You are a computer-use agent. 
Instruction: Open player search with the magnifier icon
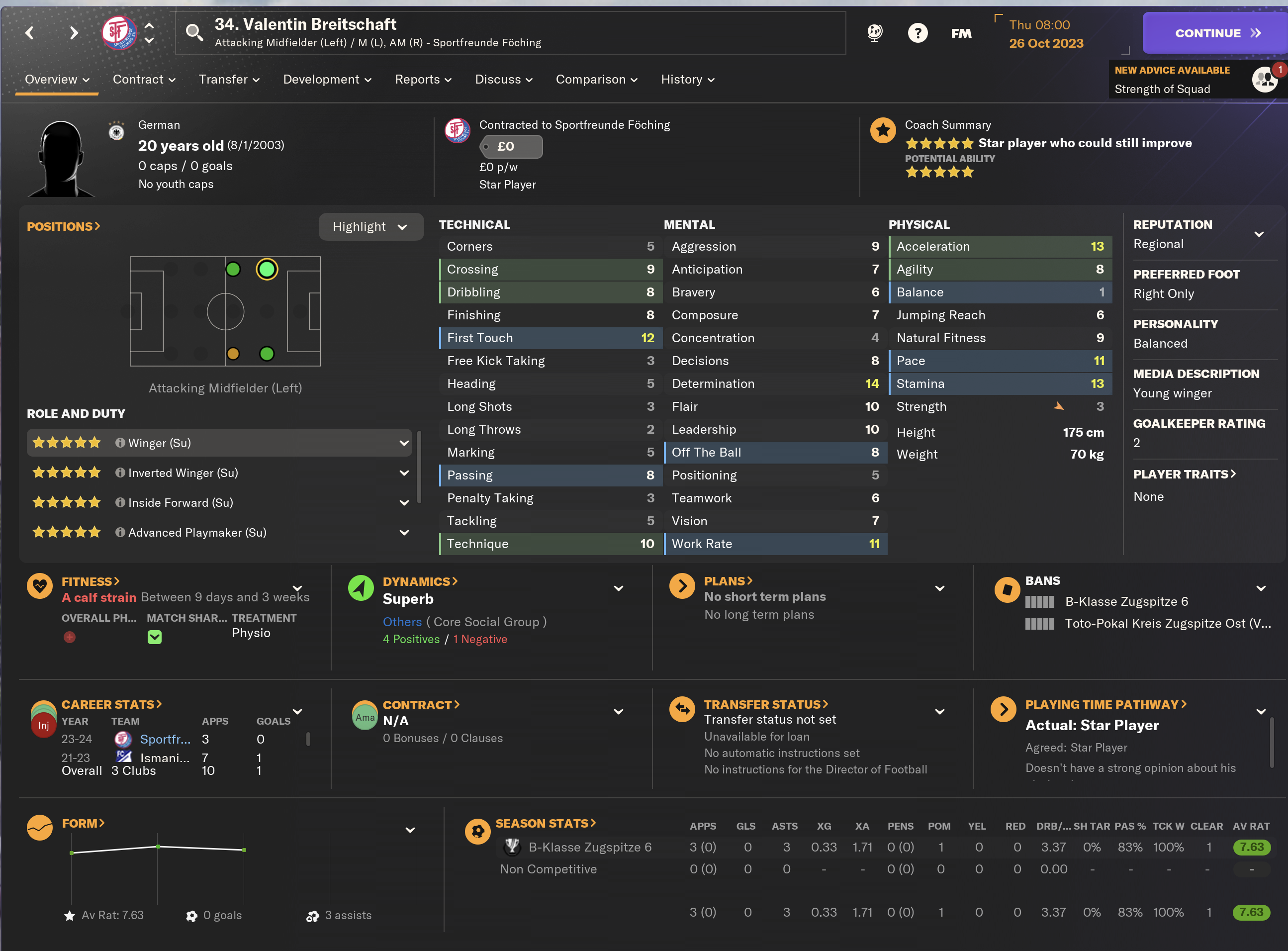pyautogui.click(x=194, y=33)
